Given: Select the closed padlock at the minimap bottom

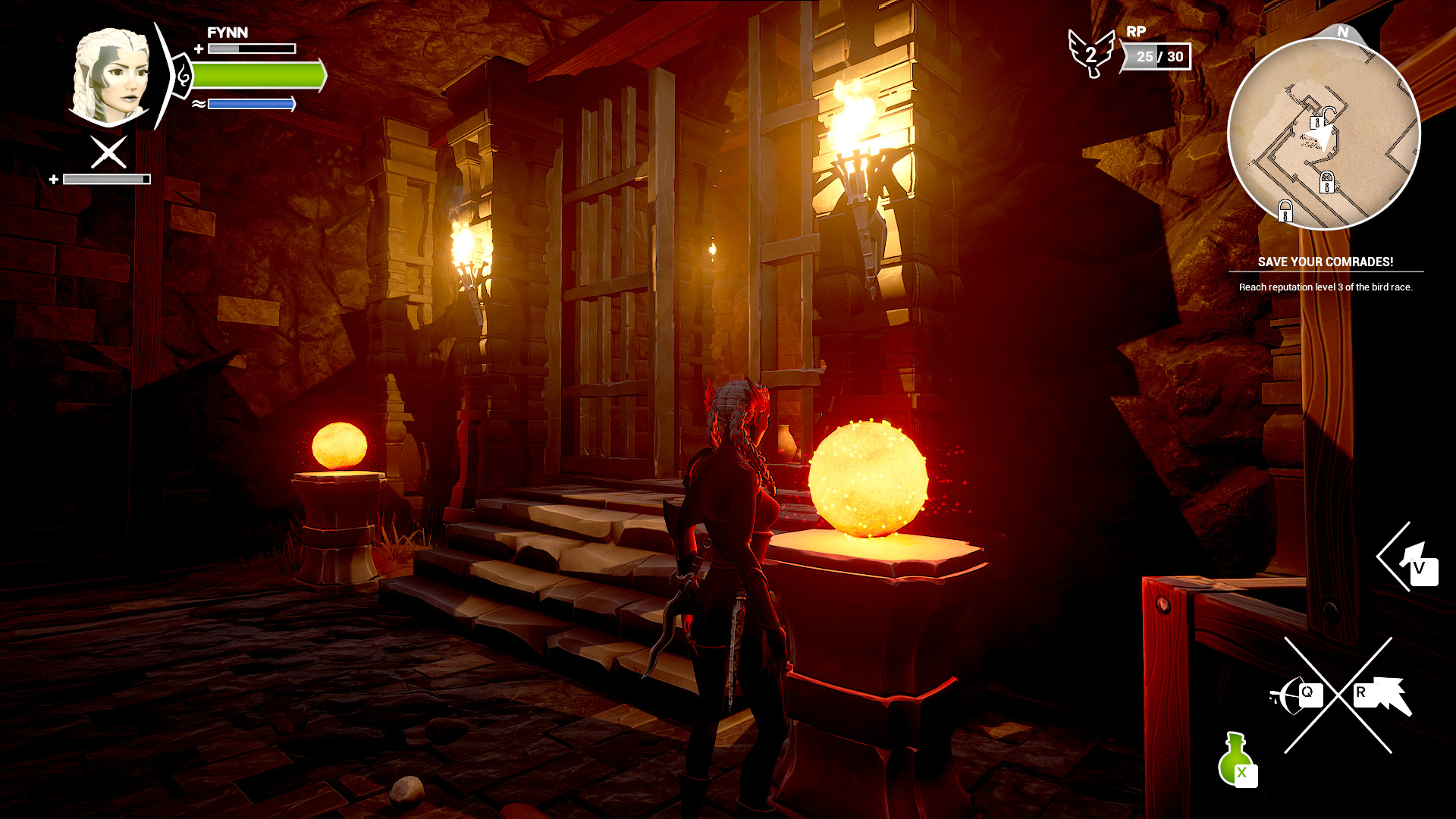Looking at the screenshot, I should click(x=1285, y=211).
